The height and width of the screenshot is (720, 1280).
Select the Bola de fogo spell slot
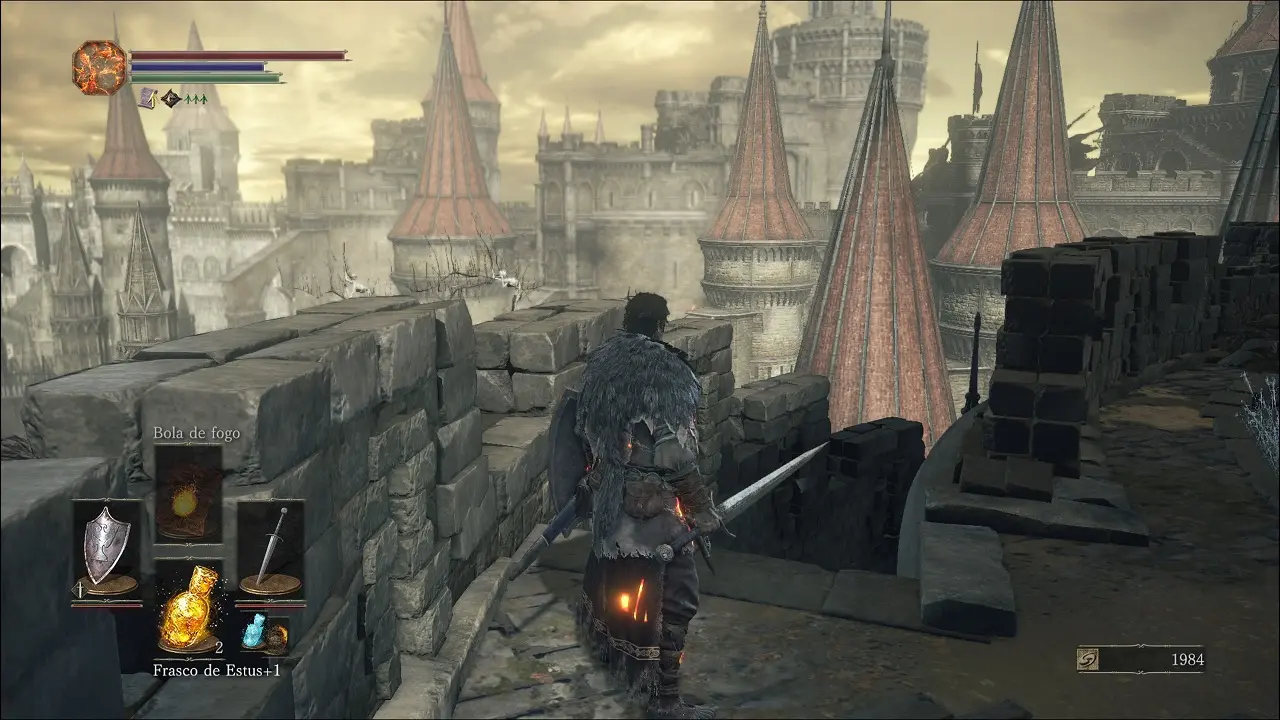click(188, 493)
